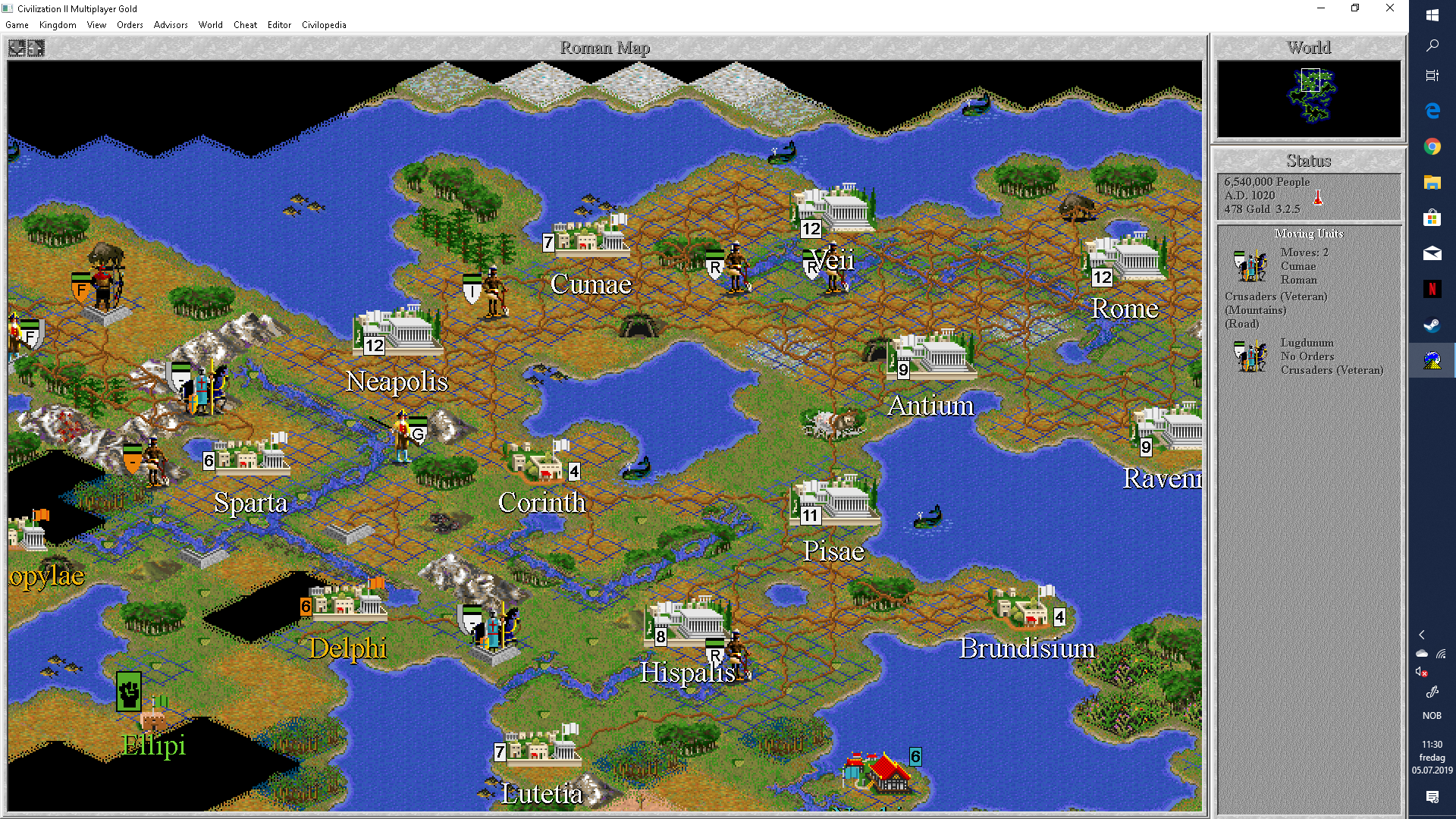1456x819 pixels.
Task: Select the Lugdunum Crusaders unit icon
Action: [1250, 356]
